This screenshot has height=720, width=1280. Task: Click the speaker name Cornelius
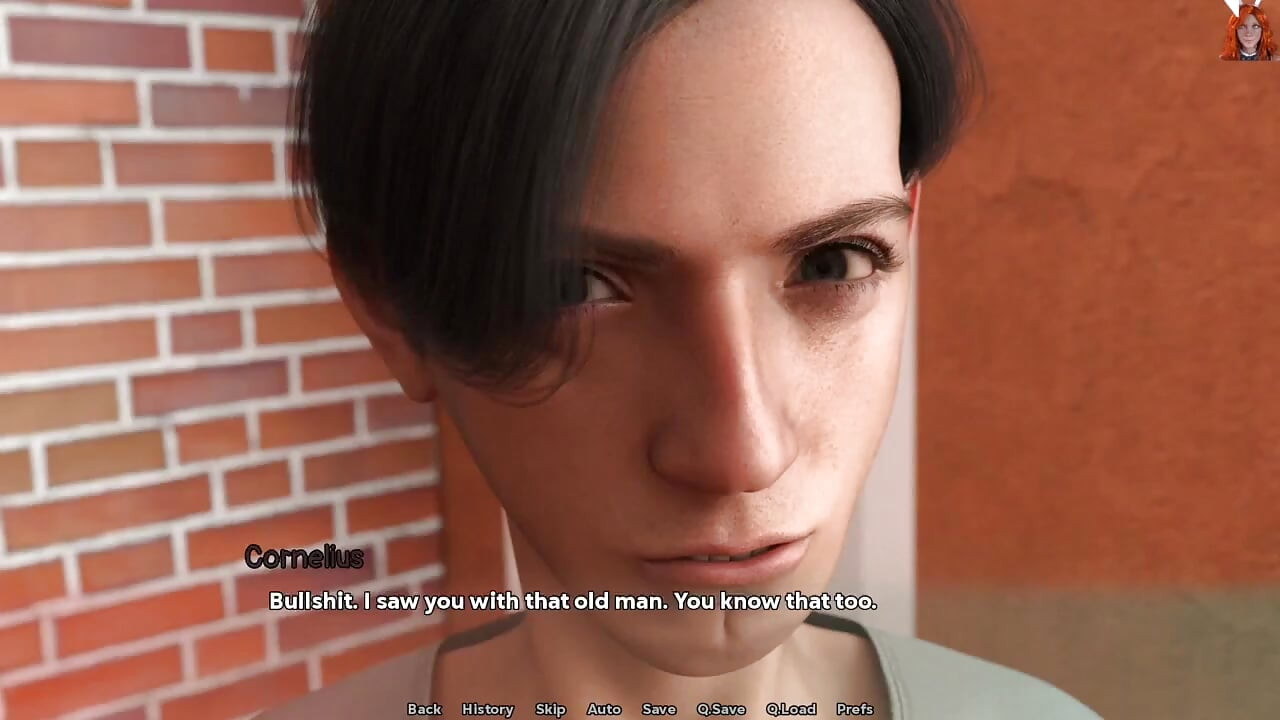tap(305, 558)
